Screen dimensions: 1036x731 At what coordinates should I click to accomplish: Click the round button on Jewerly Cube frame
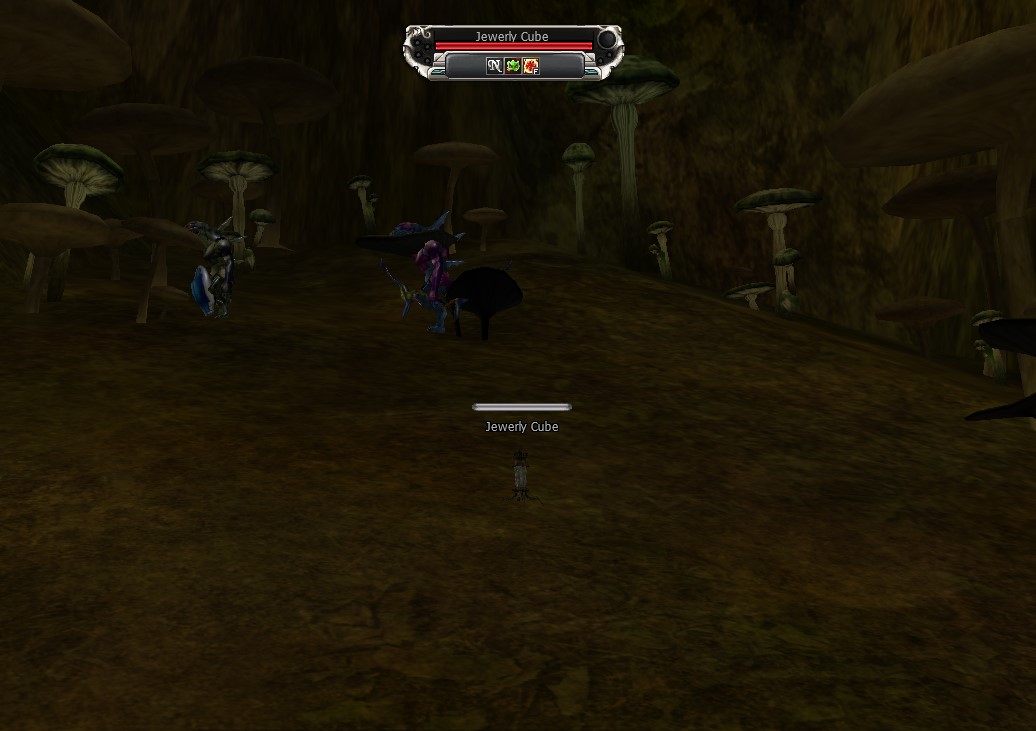606,39
